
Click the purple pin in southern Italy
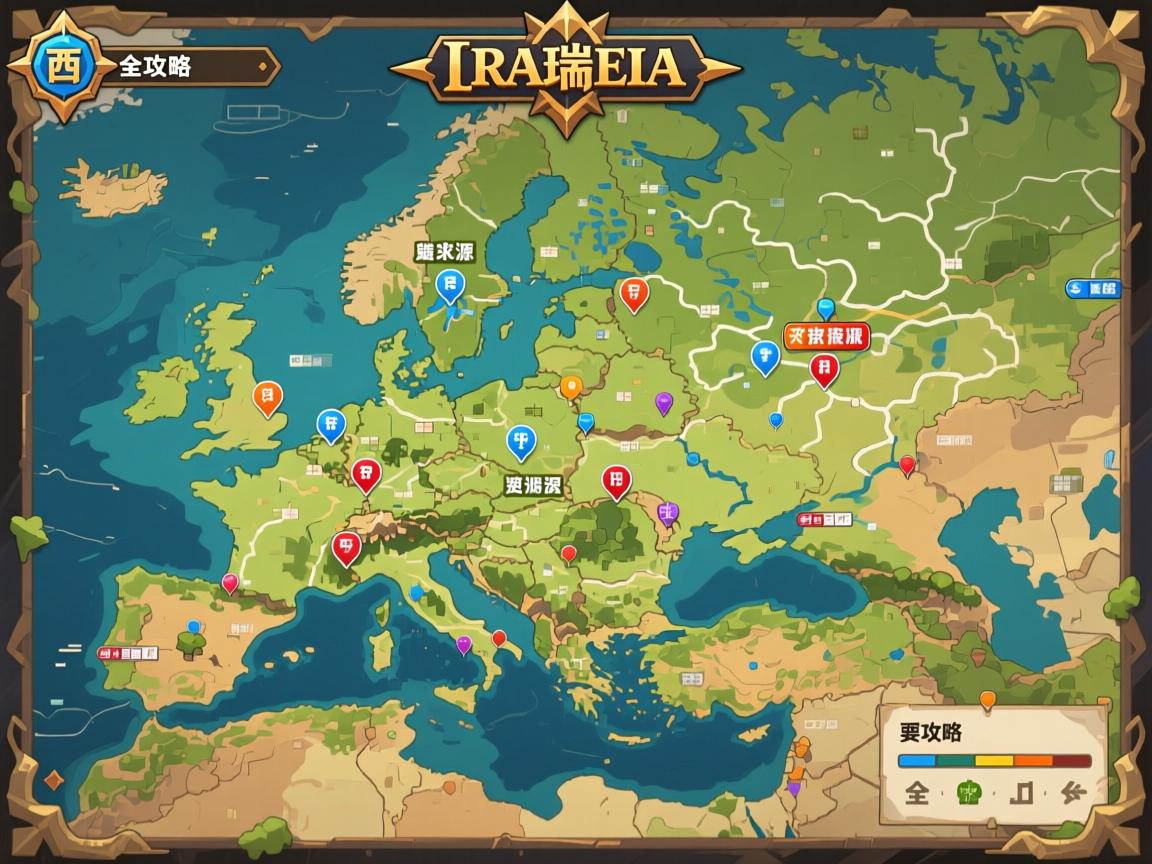(x=463, y=644)
